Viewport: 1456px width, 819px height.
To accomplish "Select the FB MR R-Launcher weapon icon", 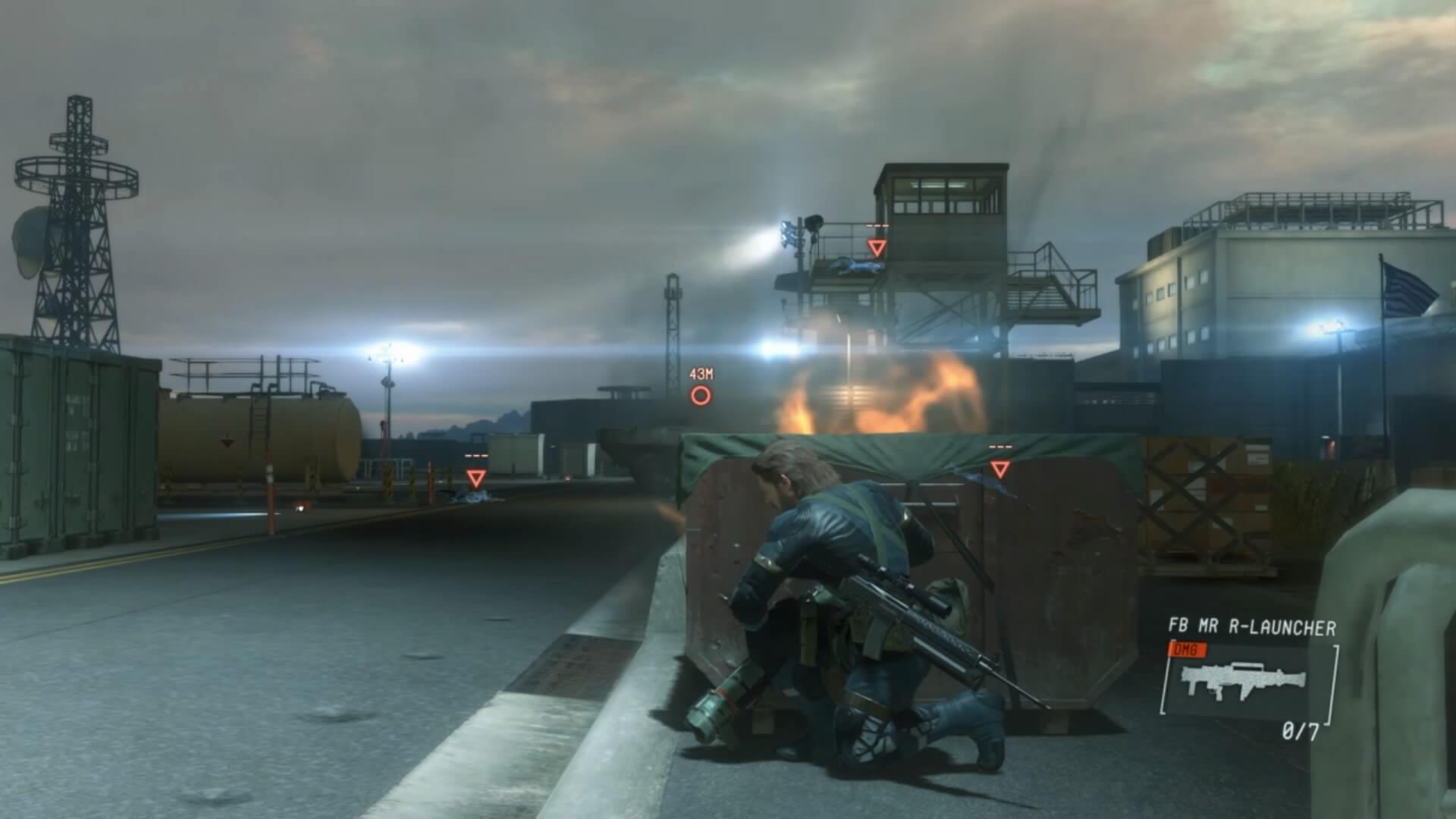I will click(1244, 679).
